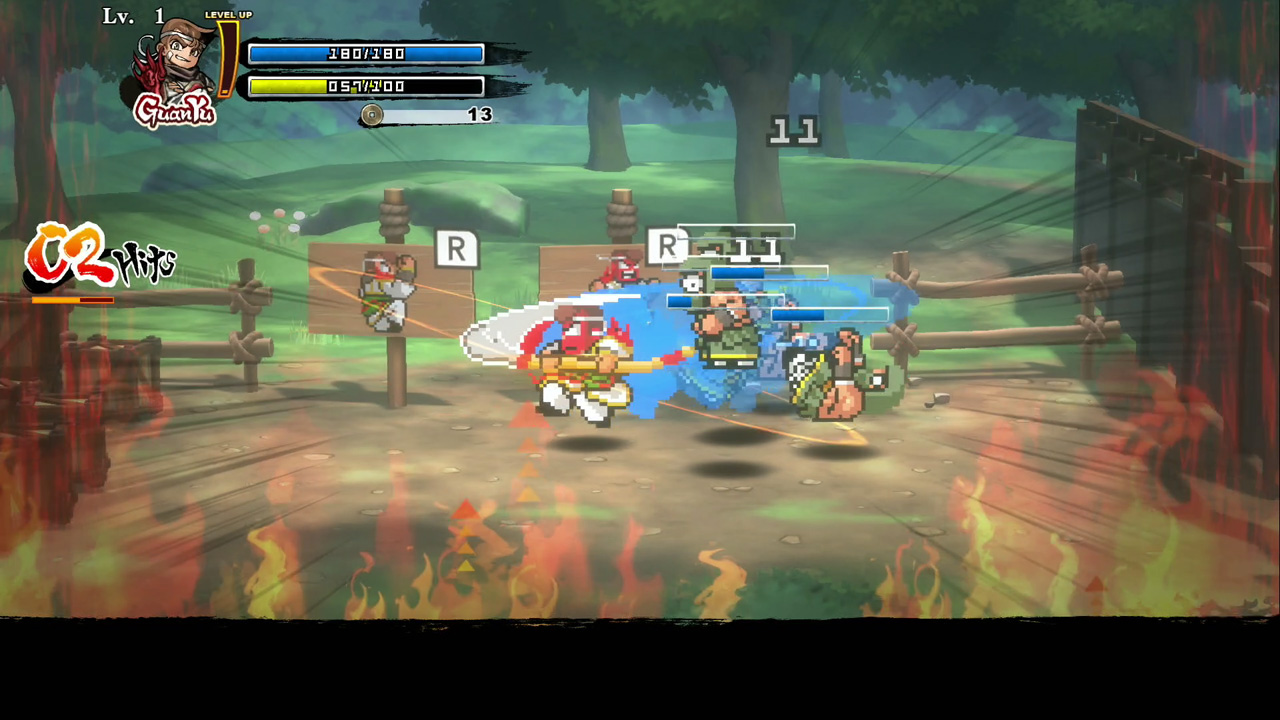The image size is (1280, 720).
Task: Toggle the floating damage number 11
Action: (x=791, y=130)
